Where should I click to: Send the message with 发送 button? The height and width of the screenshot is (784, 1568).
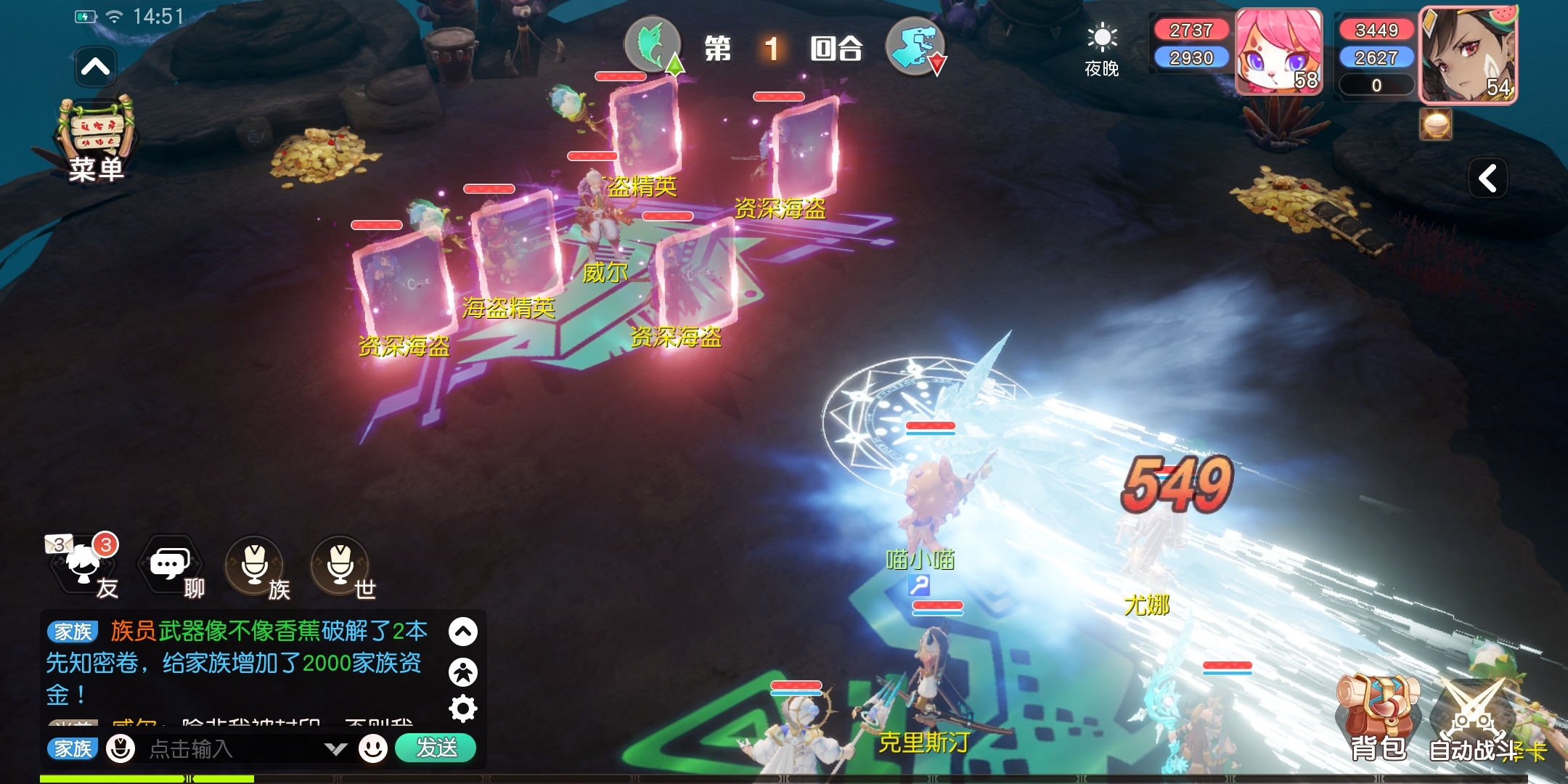(436, 748)
